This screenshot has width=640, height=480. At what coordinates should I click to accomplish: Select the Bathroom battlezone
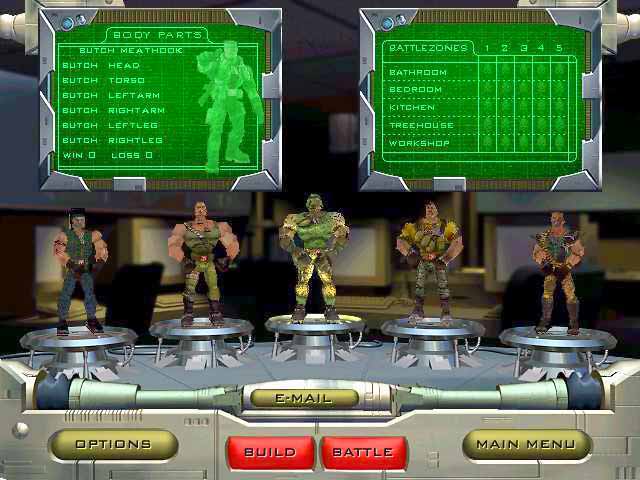coord(418,72)
